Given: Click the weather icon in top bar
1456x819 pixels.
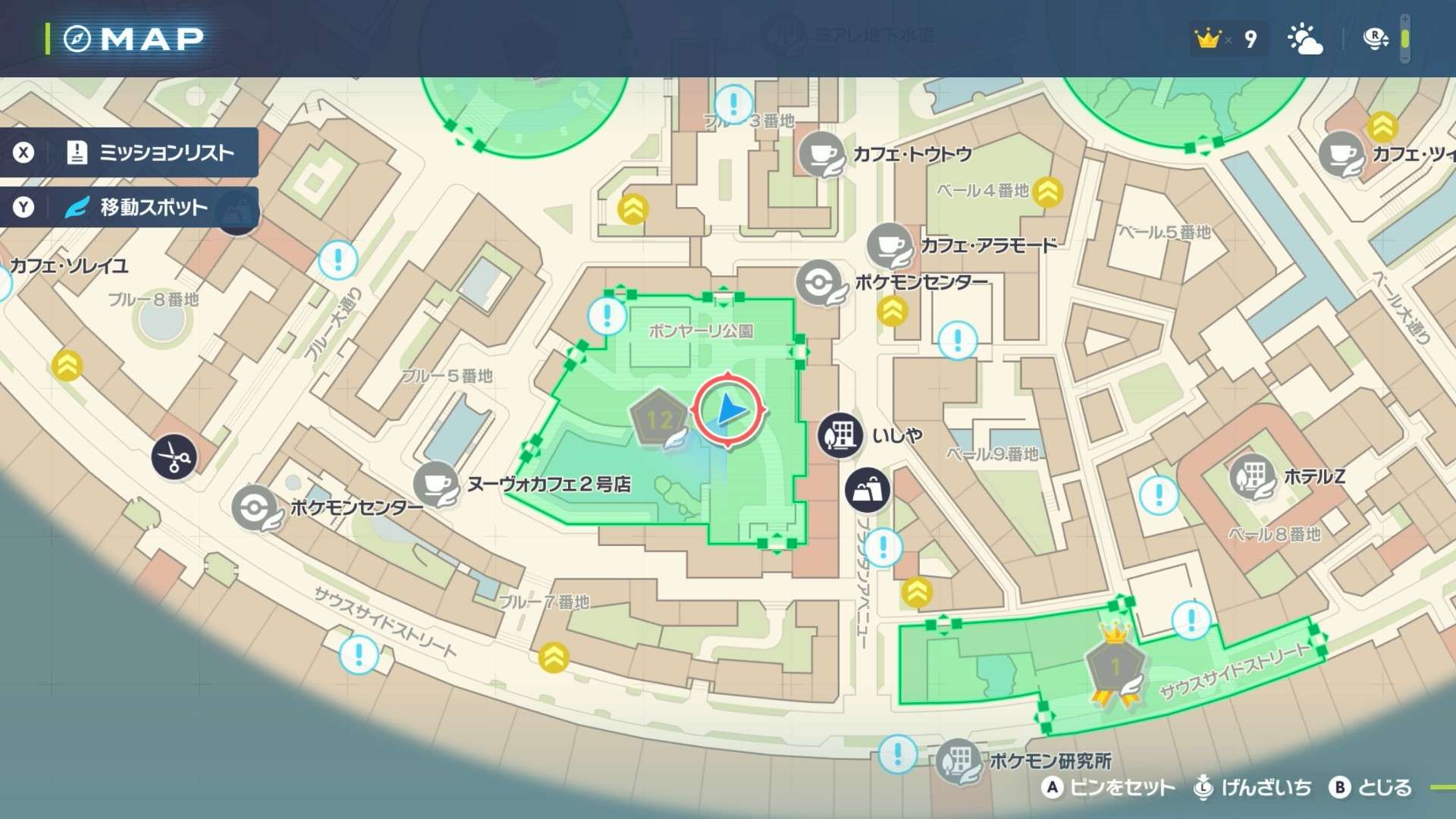Looking at the screenshot, I should coord(1305,39).
